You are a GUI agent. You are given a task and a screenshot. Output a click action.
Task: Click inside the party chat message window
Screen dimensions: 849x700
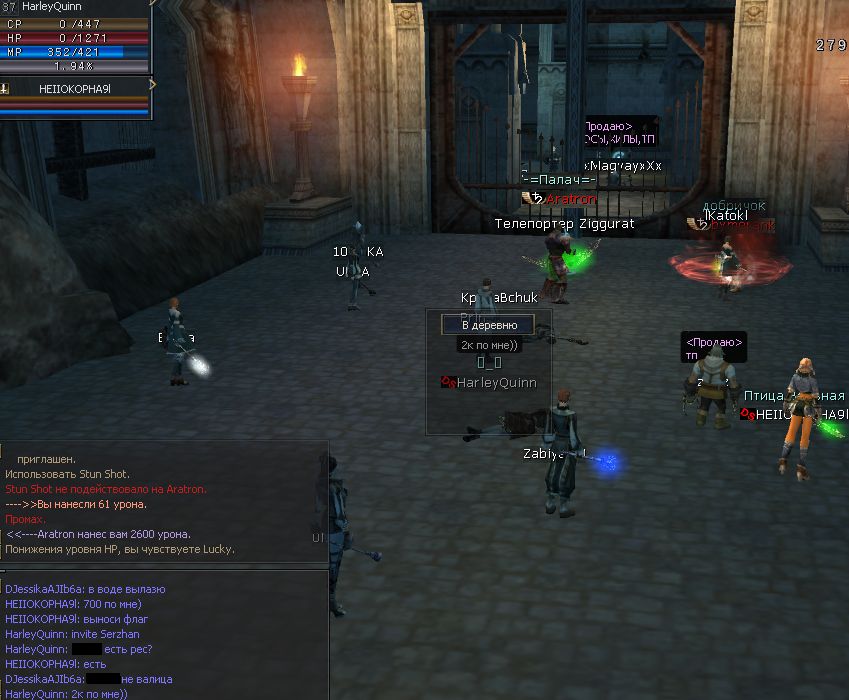[165, 634]
